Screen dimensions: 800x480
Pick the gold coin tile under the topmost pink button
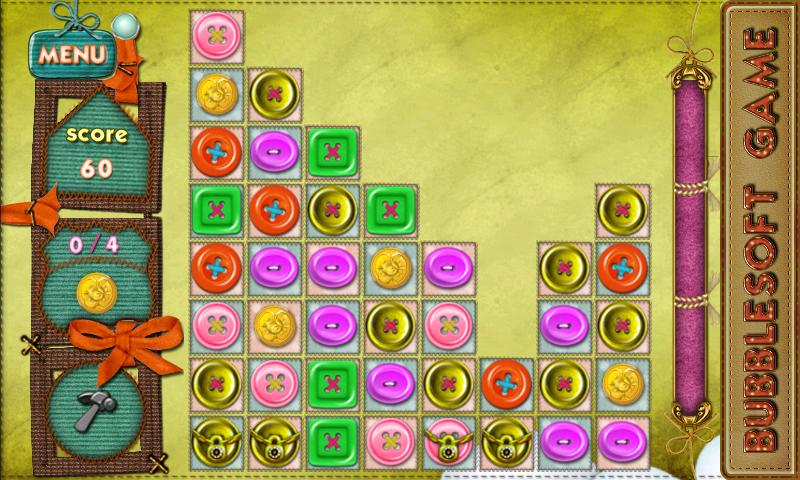[217, 93]
